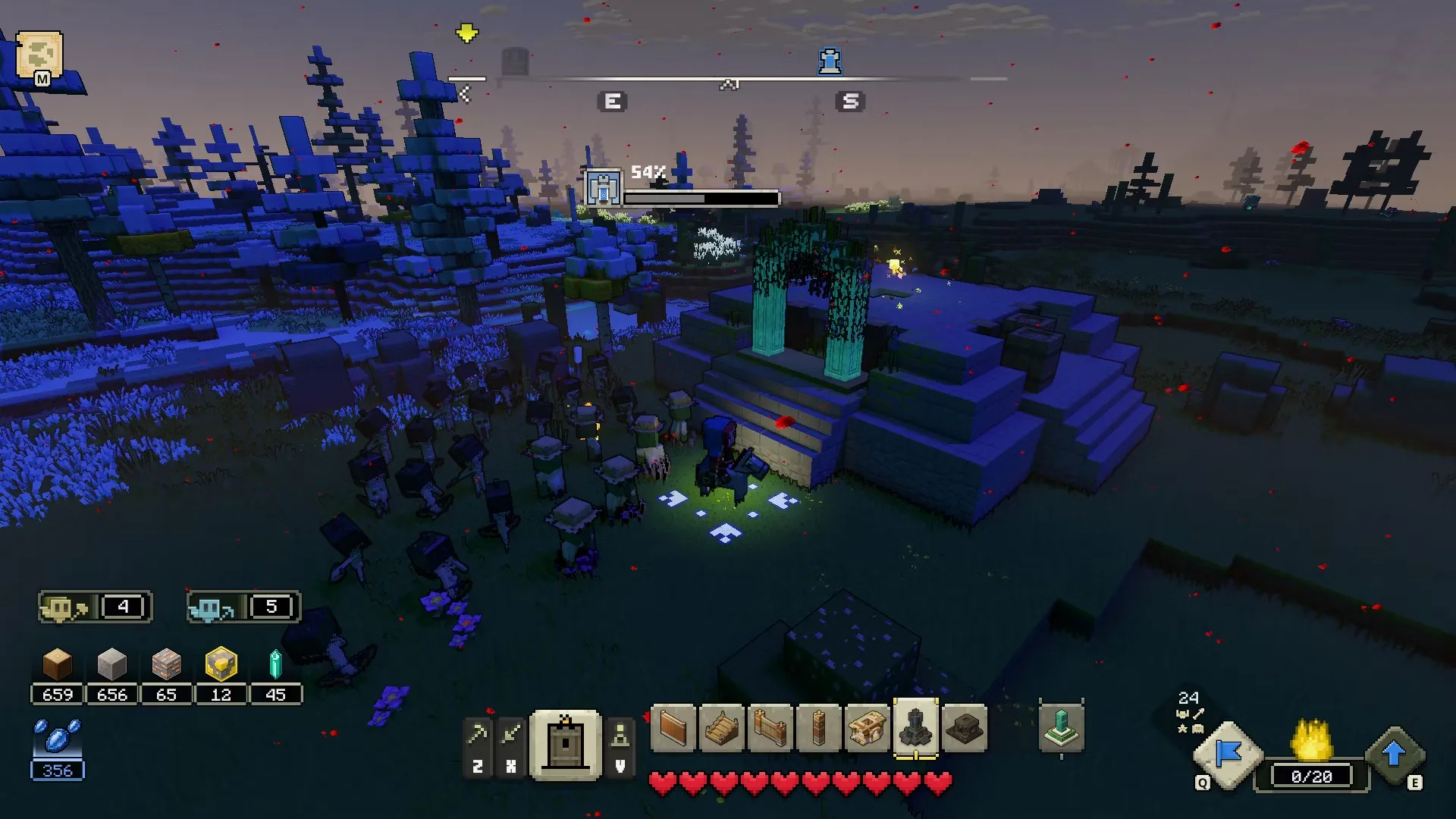Activate the blue banner rally flag
Image resolution: width=1456 pixels, height=819 pixels.
pos(1228,755)
